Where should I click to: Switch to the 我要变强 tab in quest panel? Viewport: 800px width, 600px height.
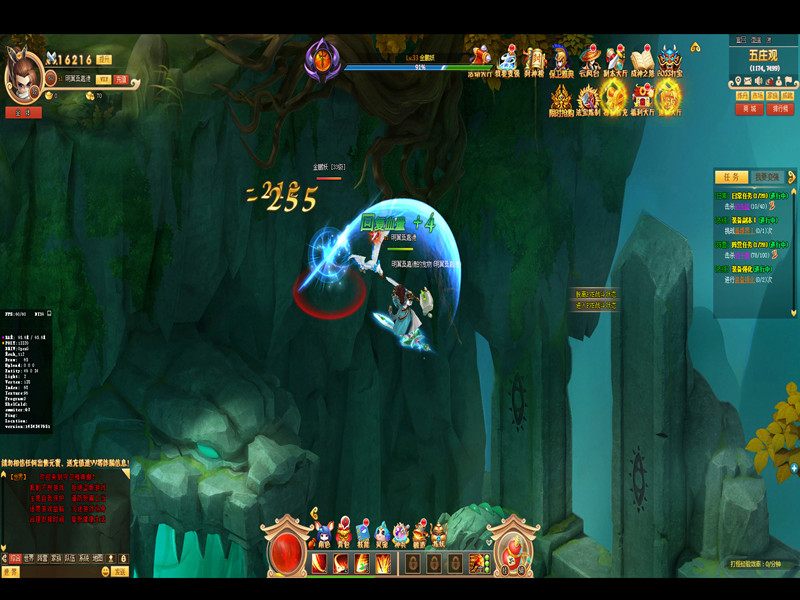click(x=766, y=176)
